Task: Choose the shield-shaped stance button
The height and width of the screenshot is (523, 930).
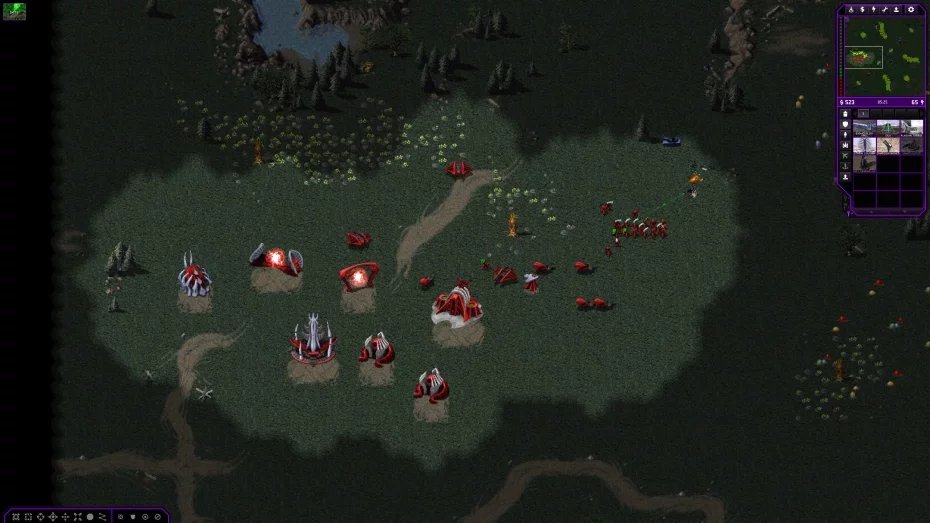Action: [x=132, y=516]
